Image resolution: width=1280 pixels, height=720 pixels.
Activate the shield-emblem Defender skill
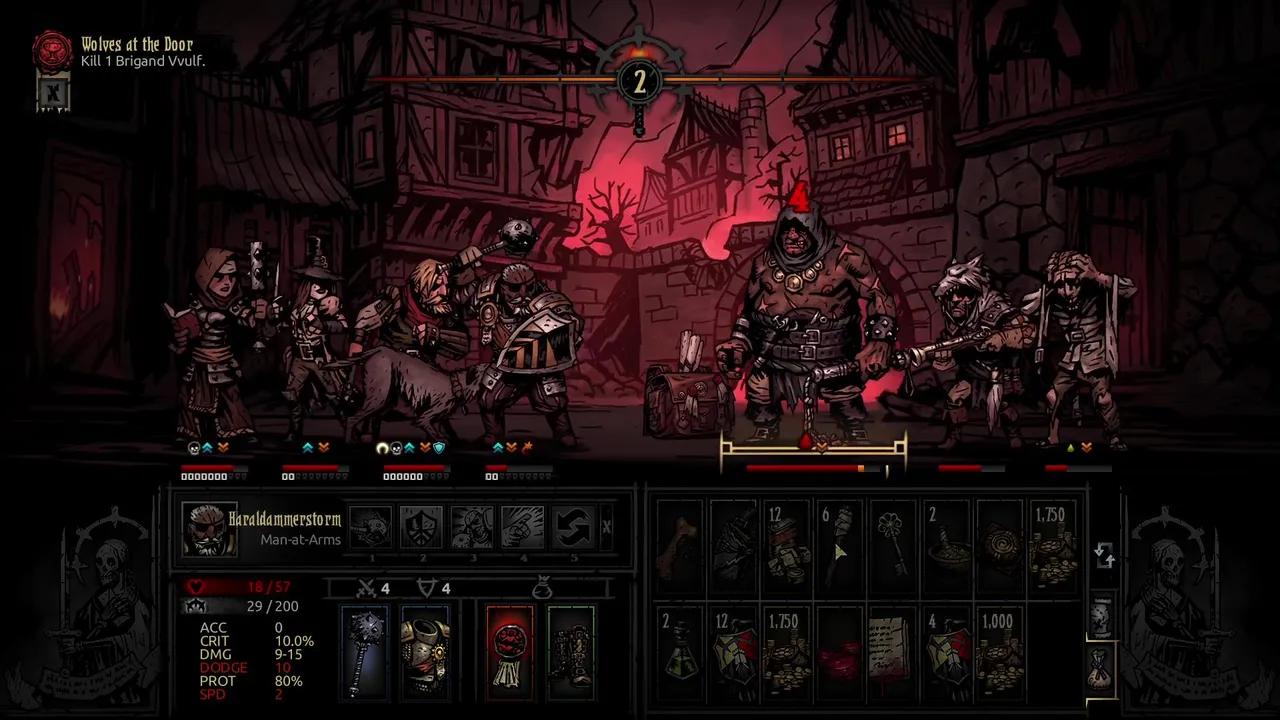tap(420, 527)
